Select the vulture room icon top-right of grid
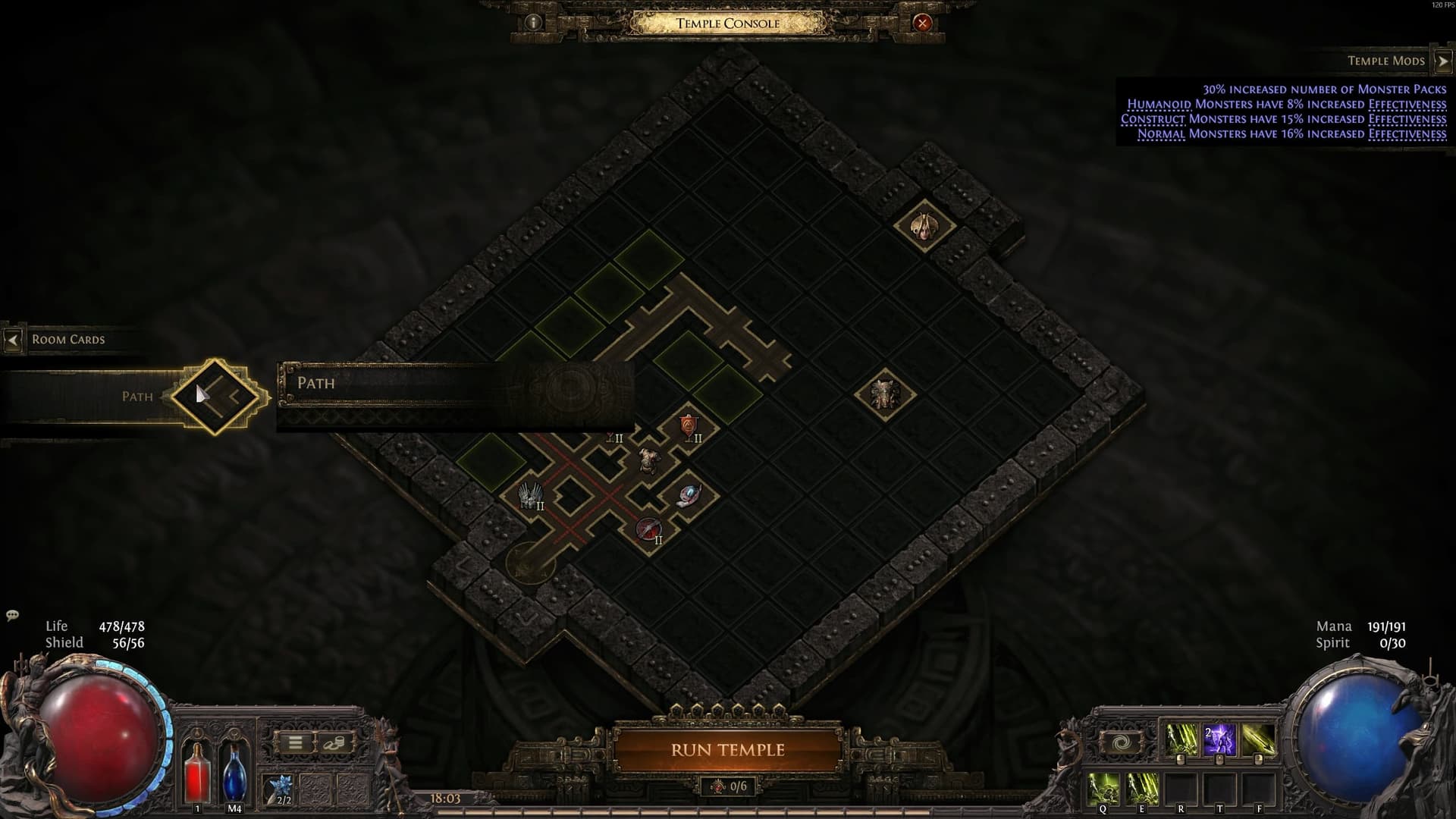Image resolution: width=1456 pixels, height=819 pixels. coord(924,227)
